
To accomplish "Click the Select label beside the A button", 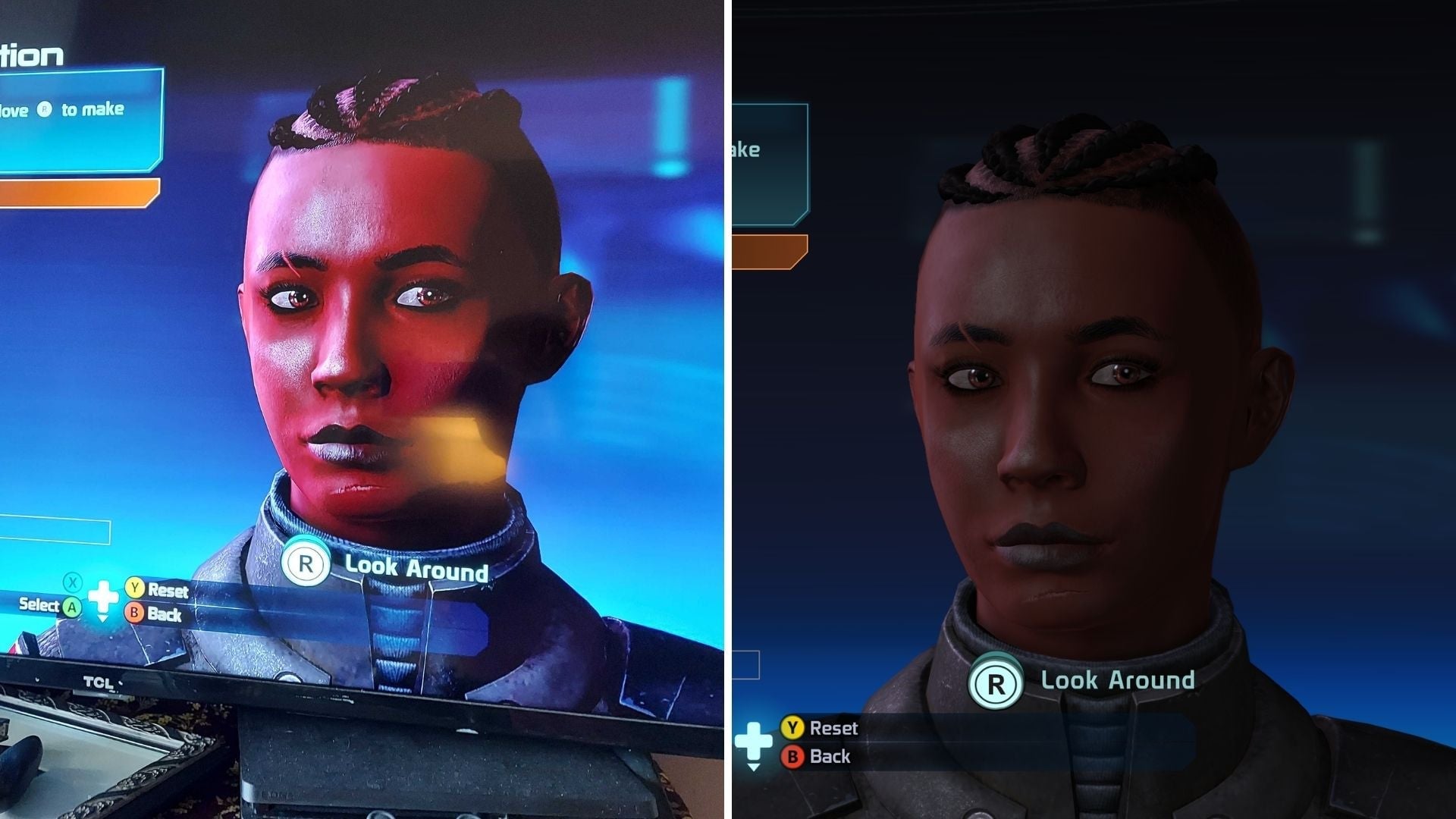I will click(38, 607).
